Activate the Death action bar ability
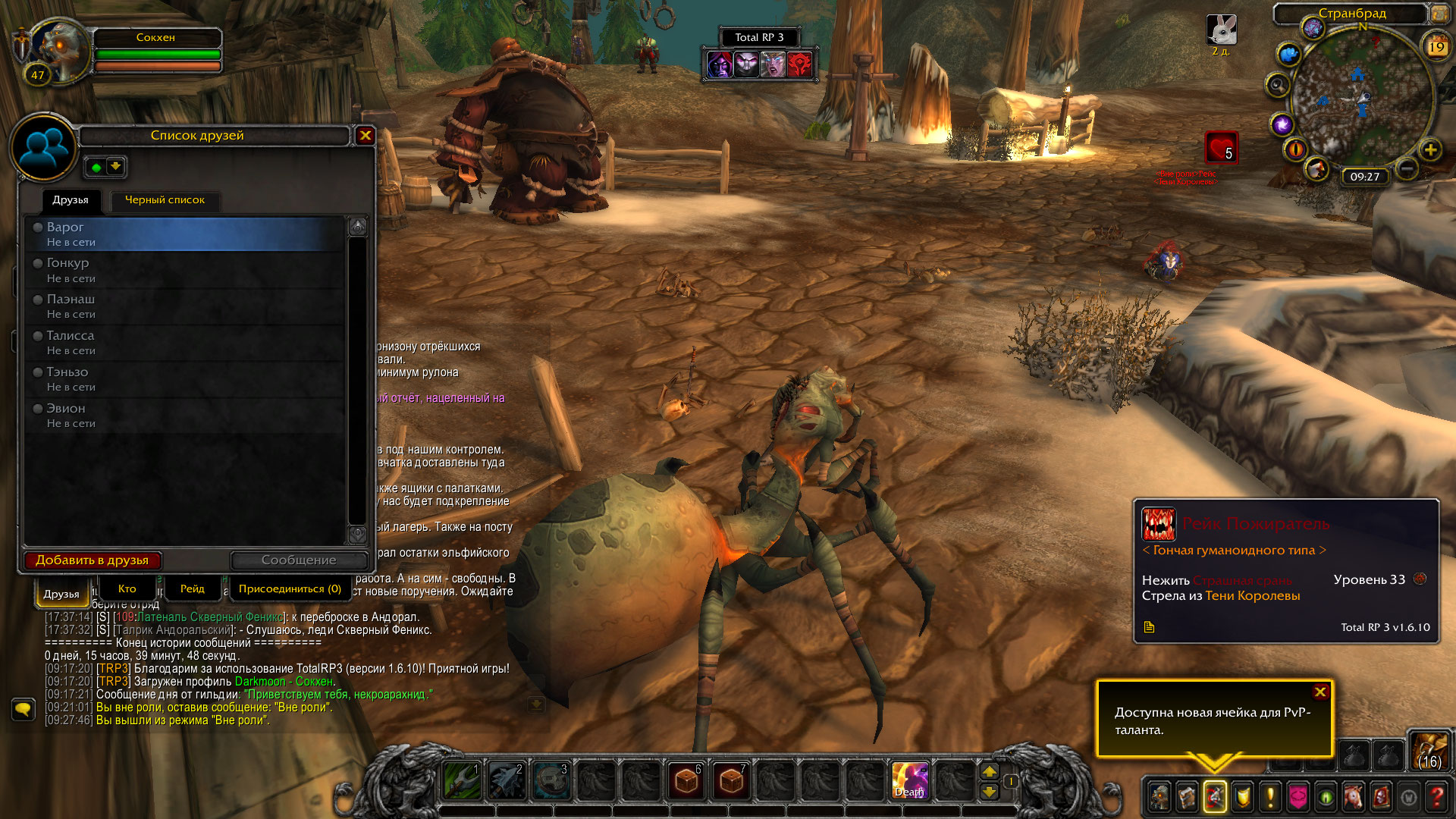 tap(909, 781)
